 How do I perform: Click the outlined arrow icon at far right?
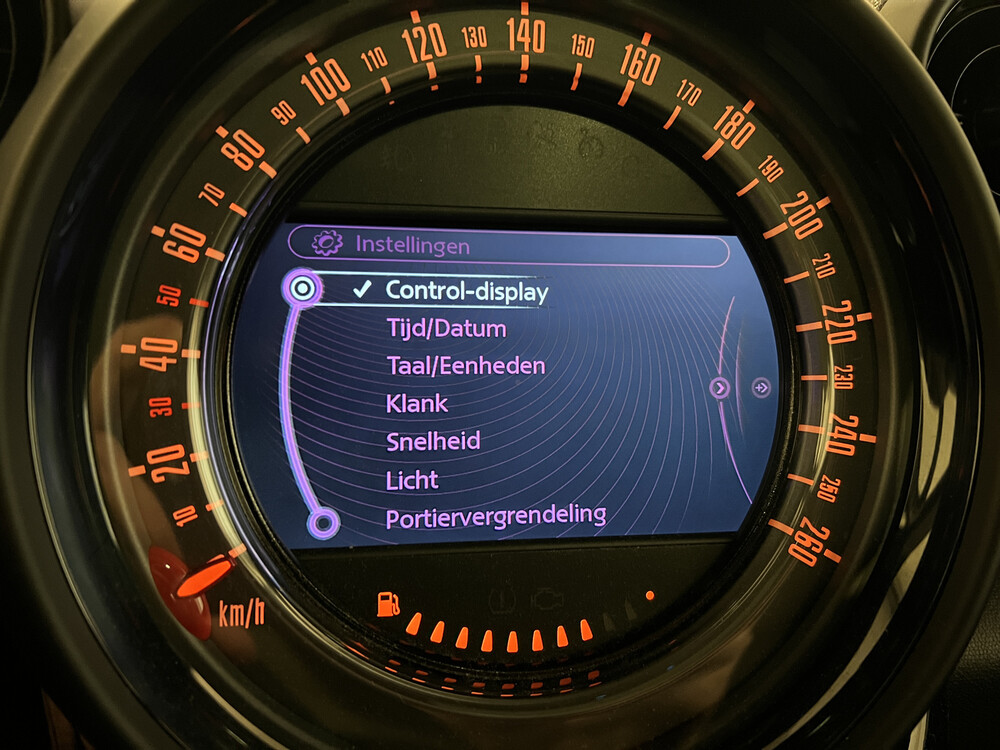pyautogui.click(x=761, y=387)
